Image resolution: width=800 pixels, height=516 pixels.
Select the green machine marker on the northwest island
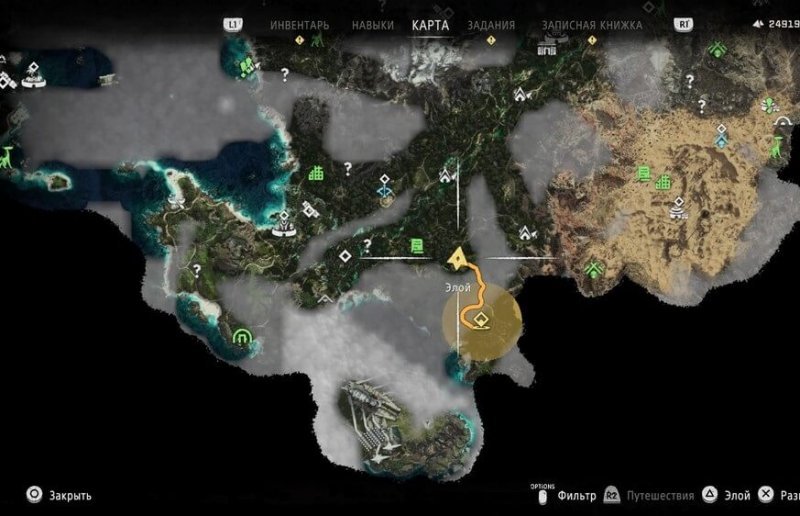(x=244, y=67)
